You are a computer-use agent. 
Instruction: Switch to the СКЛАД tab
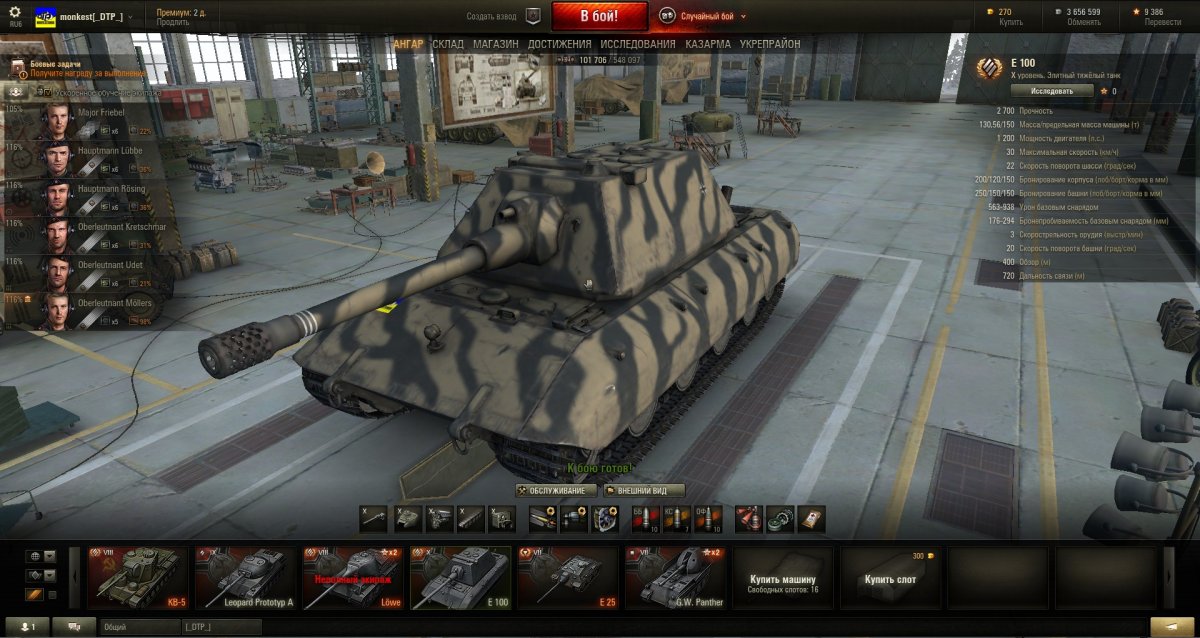[447, 44]
